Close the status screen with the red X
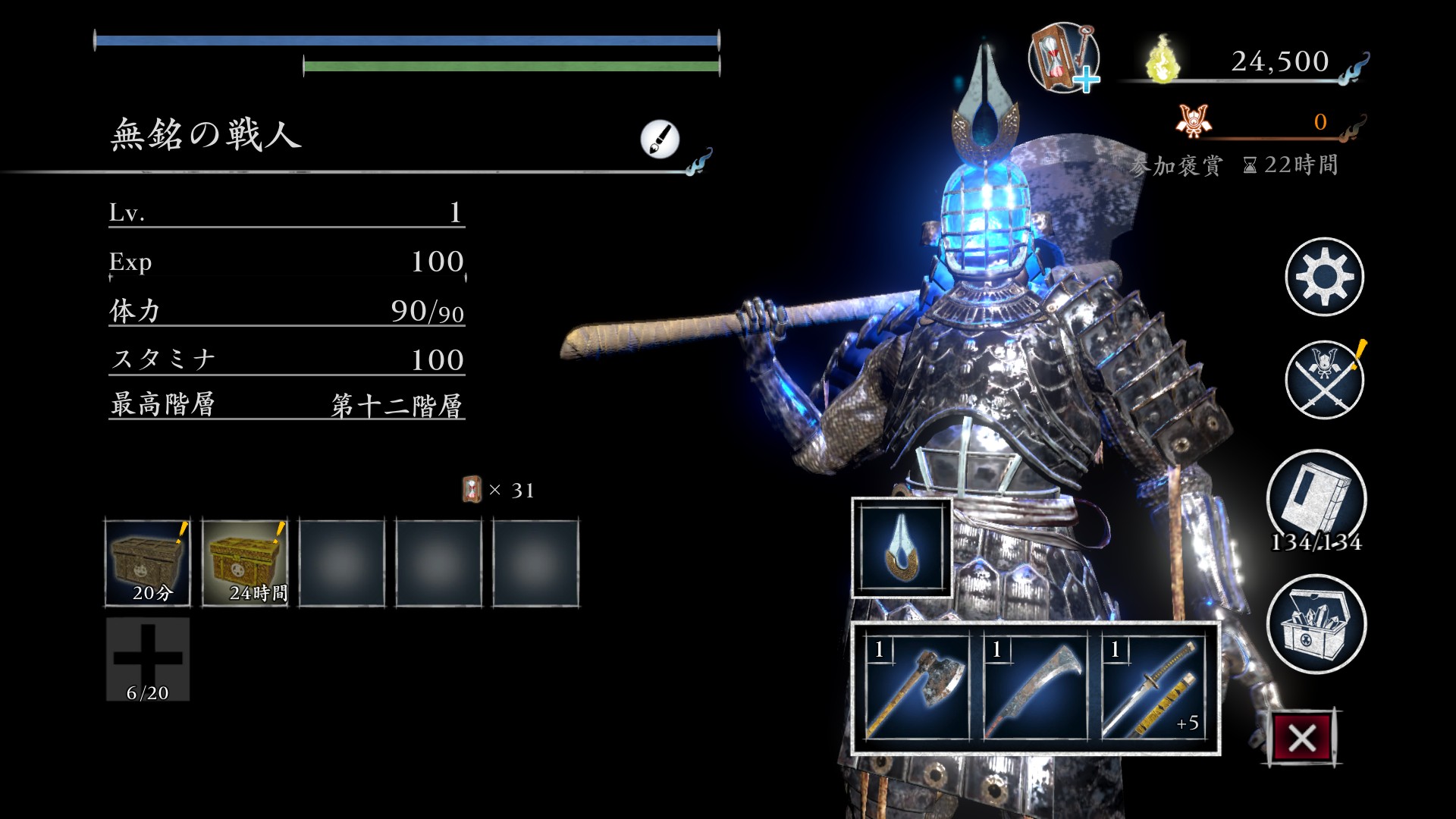1456x819 pixels. click(1301, 737)
